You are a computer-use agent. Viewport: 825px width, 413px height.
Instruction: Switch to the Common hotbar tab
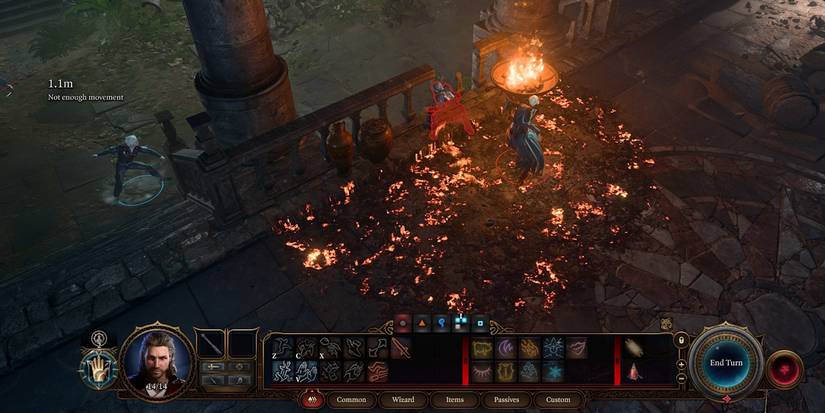tap(351, 399)
